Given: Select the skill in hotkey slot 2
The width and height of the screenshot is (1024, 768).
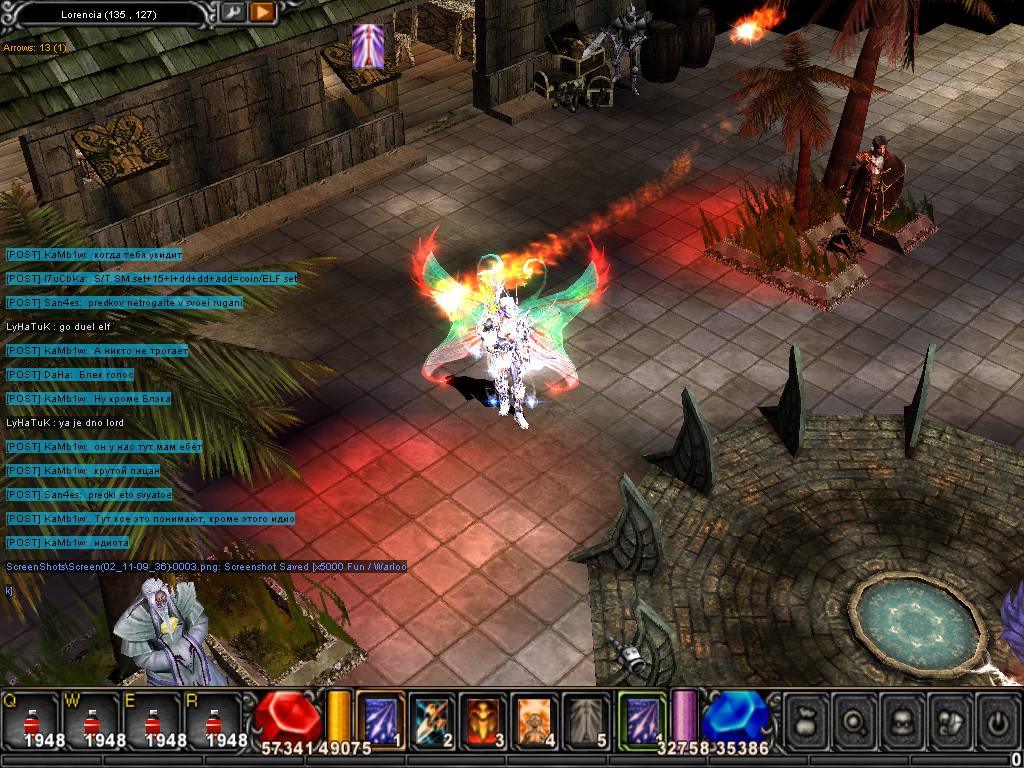Looking at the screenshot, I should (432, 719).
